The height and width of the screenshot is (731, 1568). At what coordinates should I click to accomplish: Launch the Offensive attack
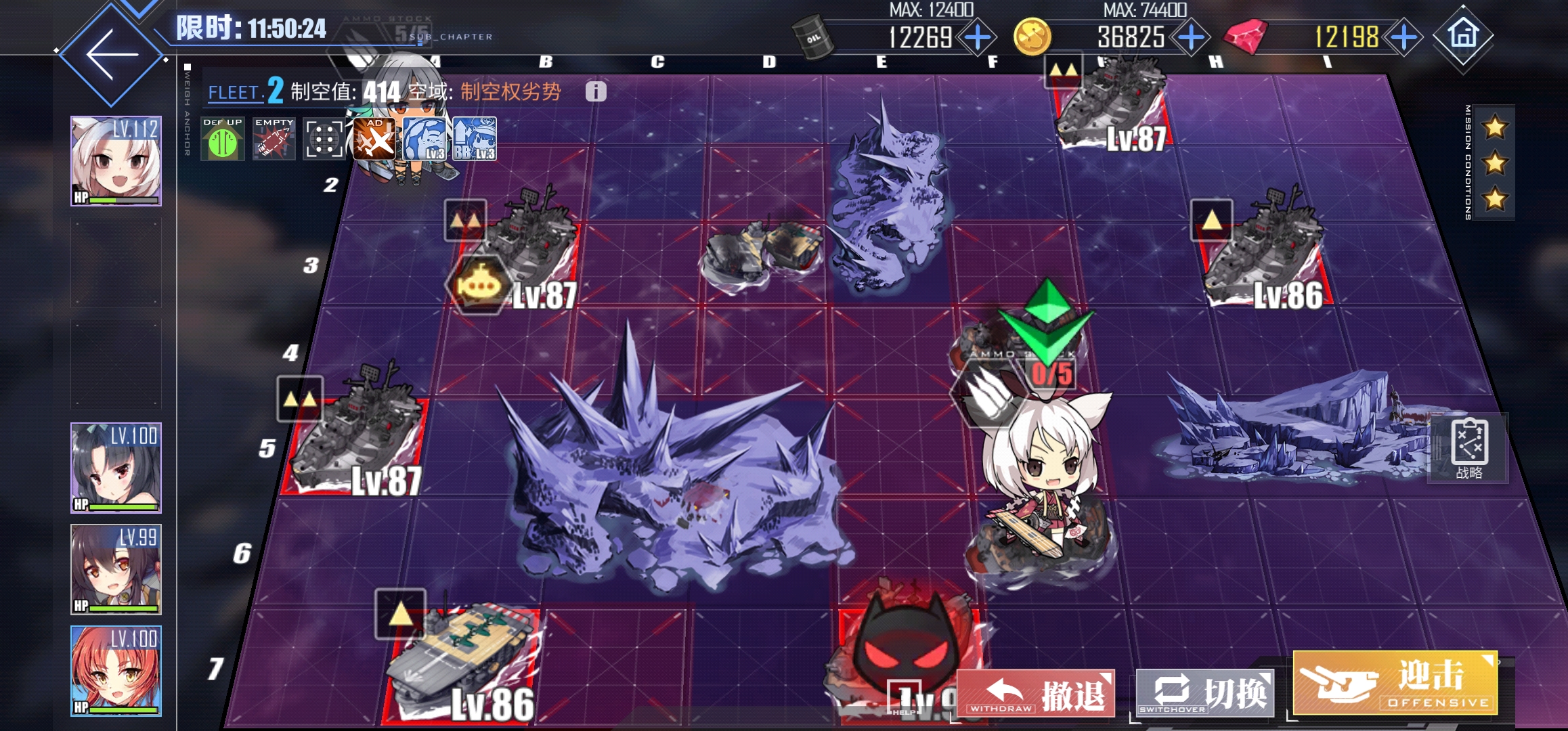(1395, 684)
